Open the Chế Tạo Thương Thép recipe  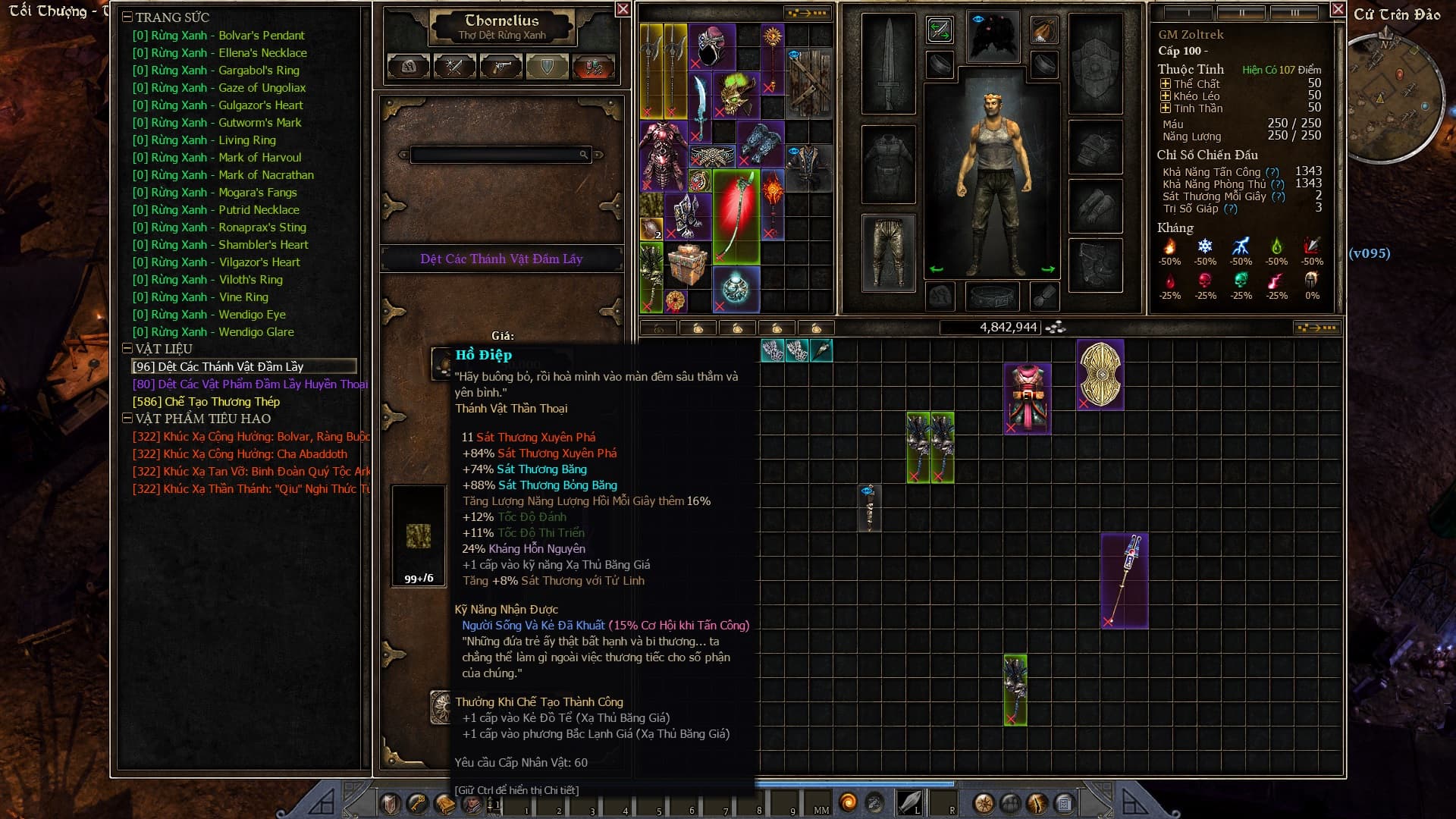tap(206, 402)
